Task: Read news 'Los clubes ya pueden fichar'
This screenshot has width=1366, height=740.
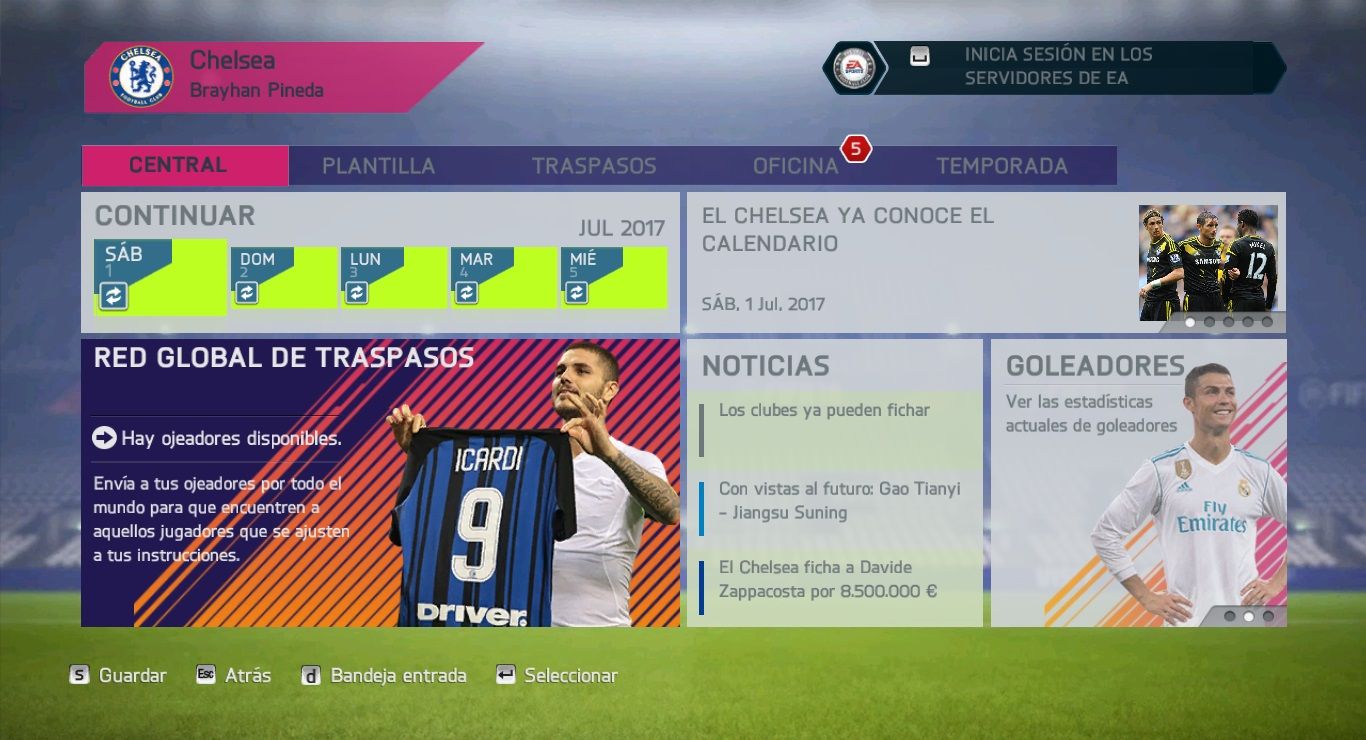Action: click(x=835, y=428)
